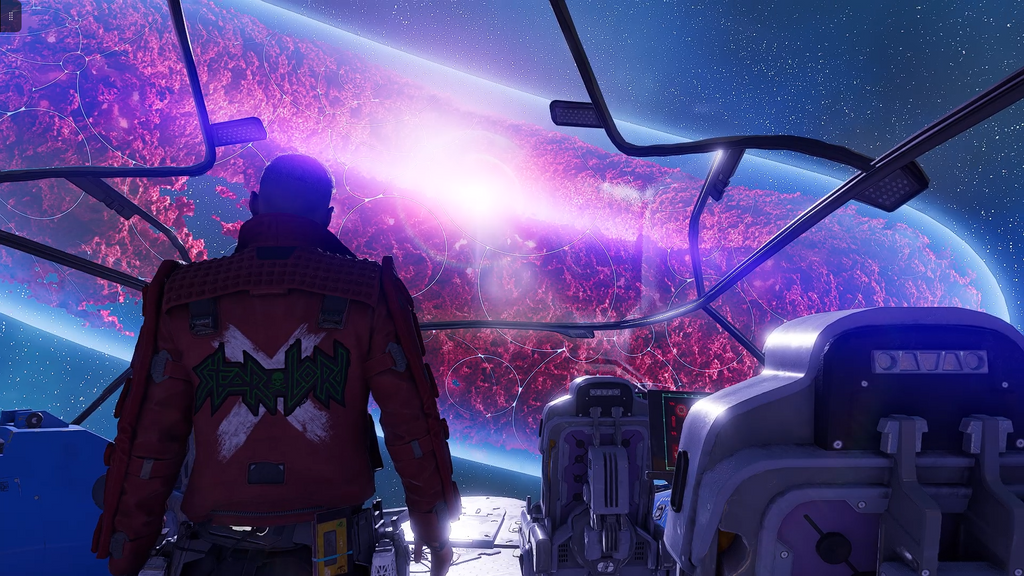This screenshot has width=1024, height=576.
Task: Open the dotted overlay handle in the corner
Action: [x=9, y=15]
